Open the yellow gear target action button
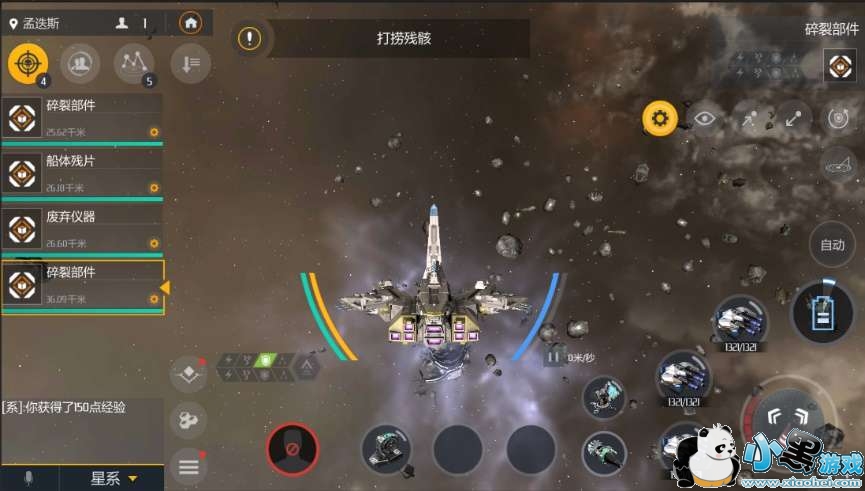 659,119
